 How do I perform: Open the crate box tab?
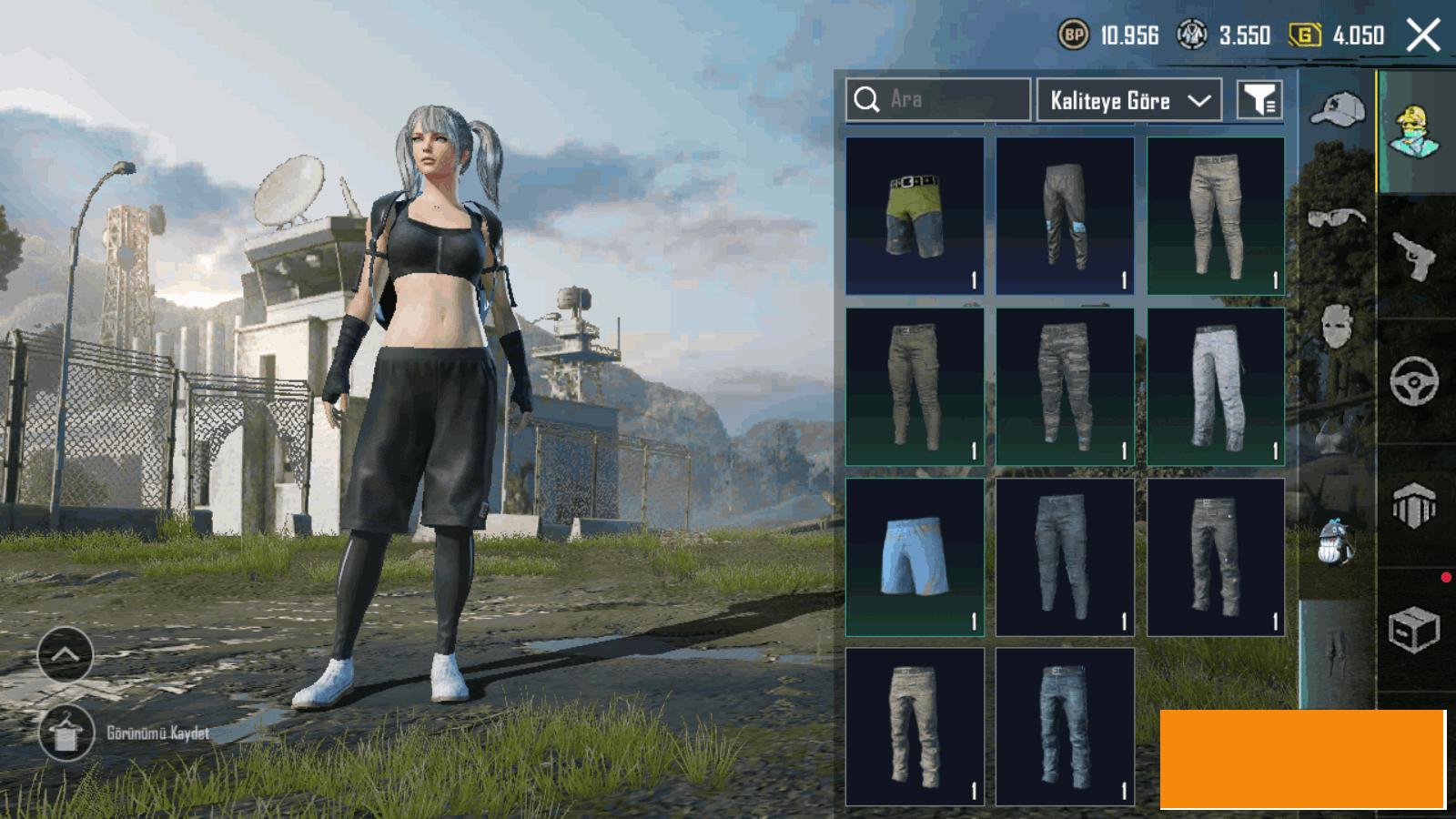(x=1415, y=630)
